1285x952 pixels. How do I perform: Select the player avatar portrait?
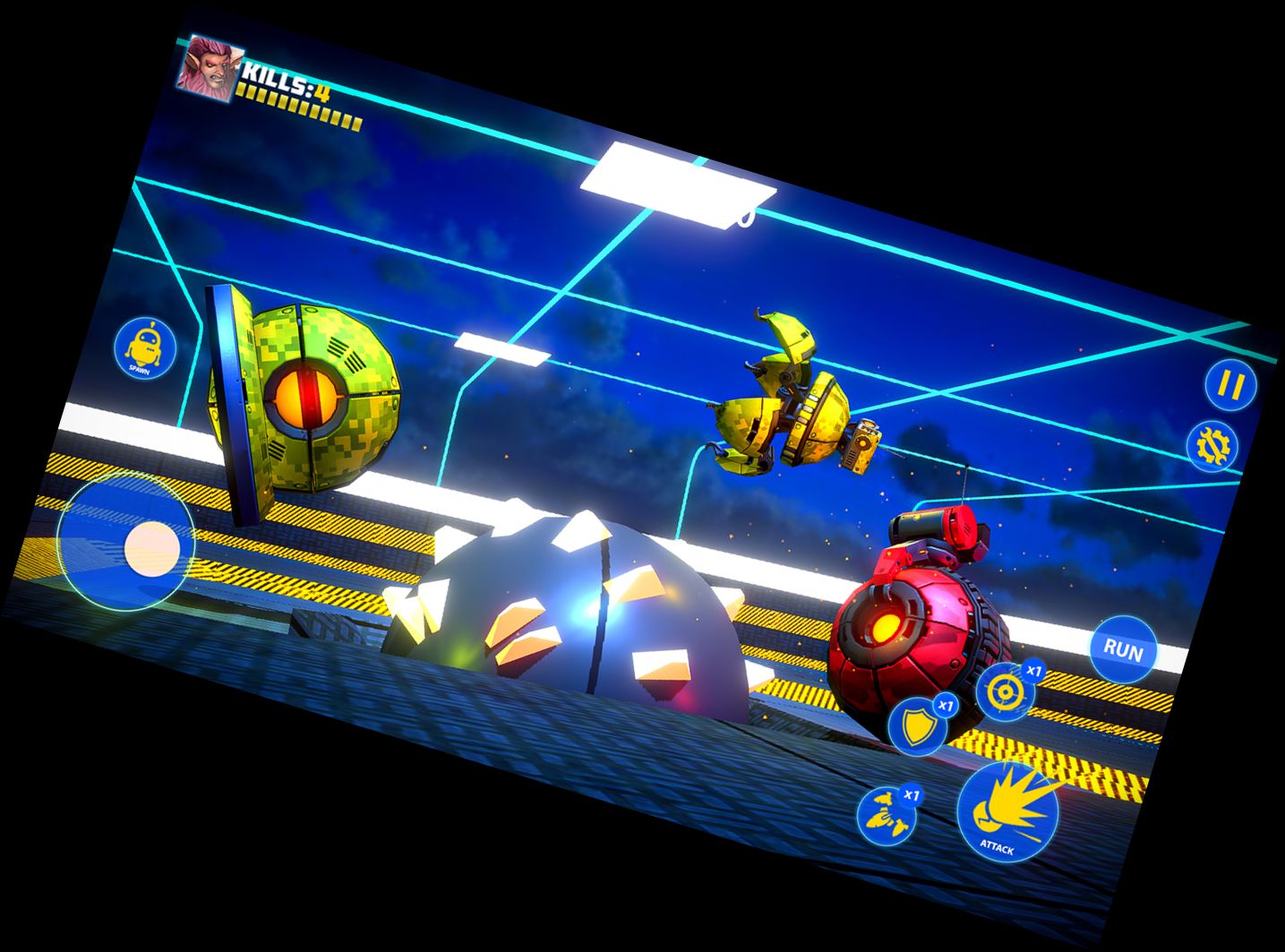point(208,66)
